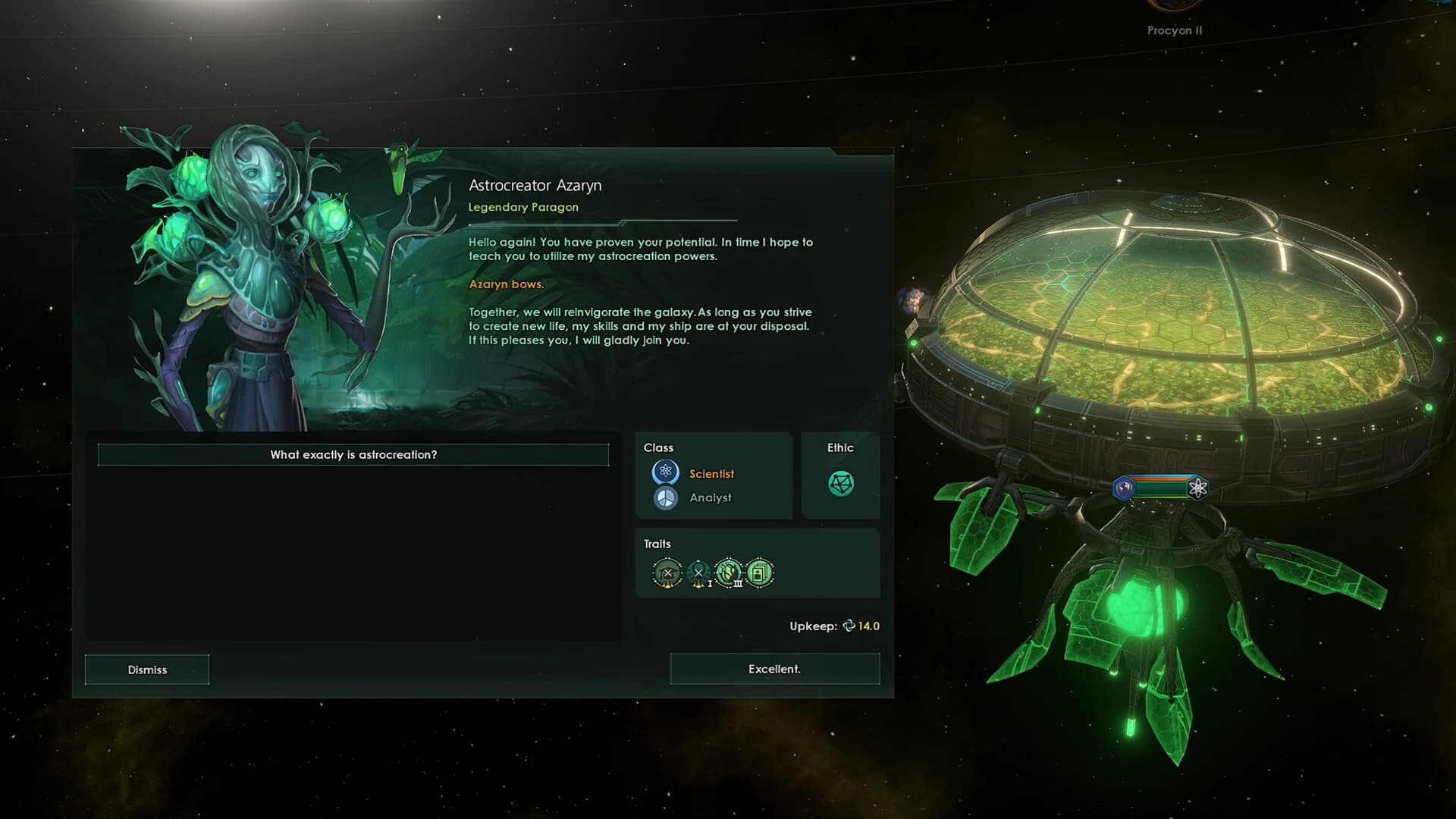Select the tier I medal trait icon
1456x819 pixels.
(x=698, y=572)
